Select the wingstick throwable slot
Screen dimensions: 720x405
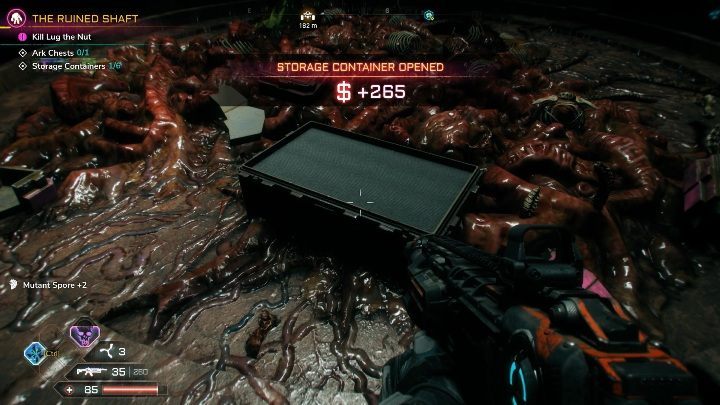(103, 352)
